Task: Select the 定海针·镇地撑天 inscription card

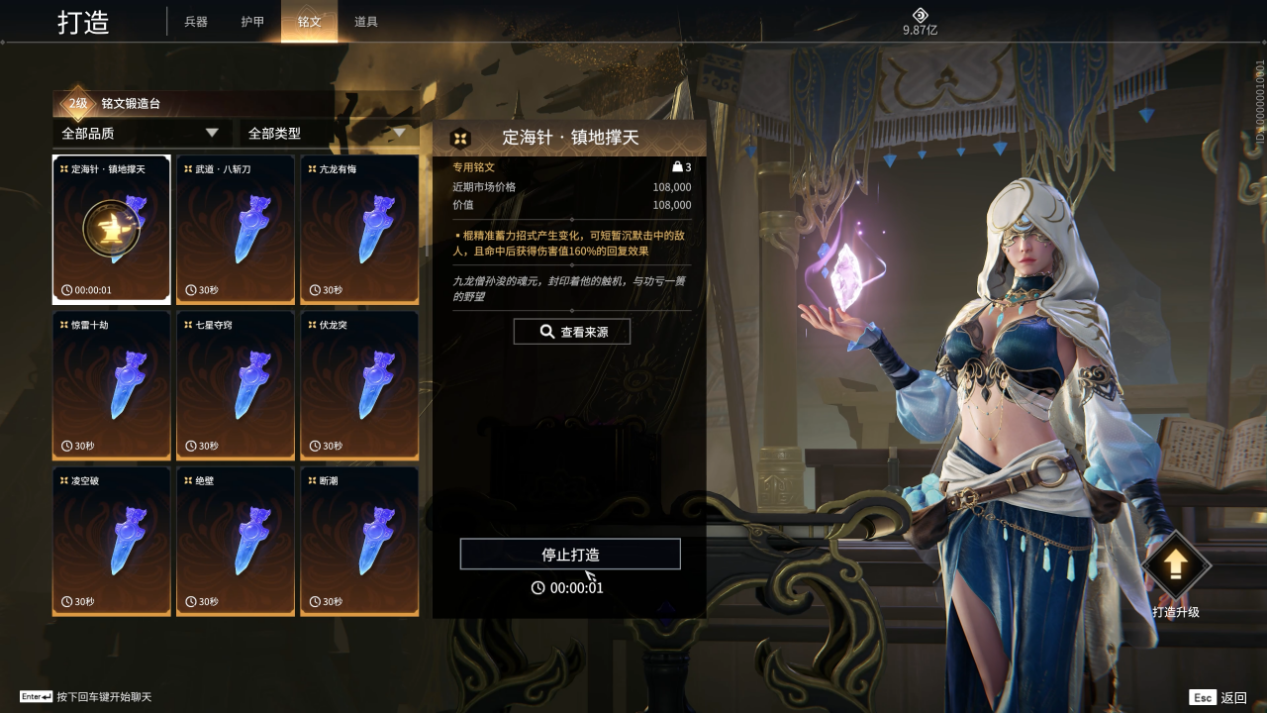Action: pos(111,229)
